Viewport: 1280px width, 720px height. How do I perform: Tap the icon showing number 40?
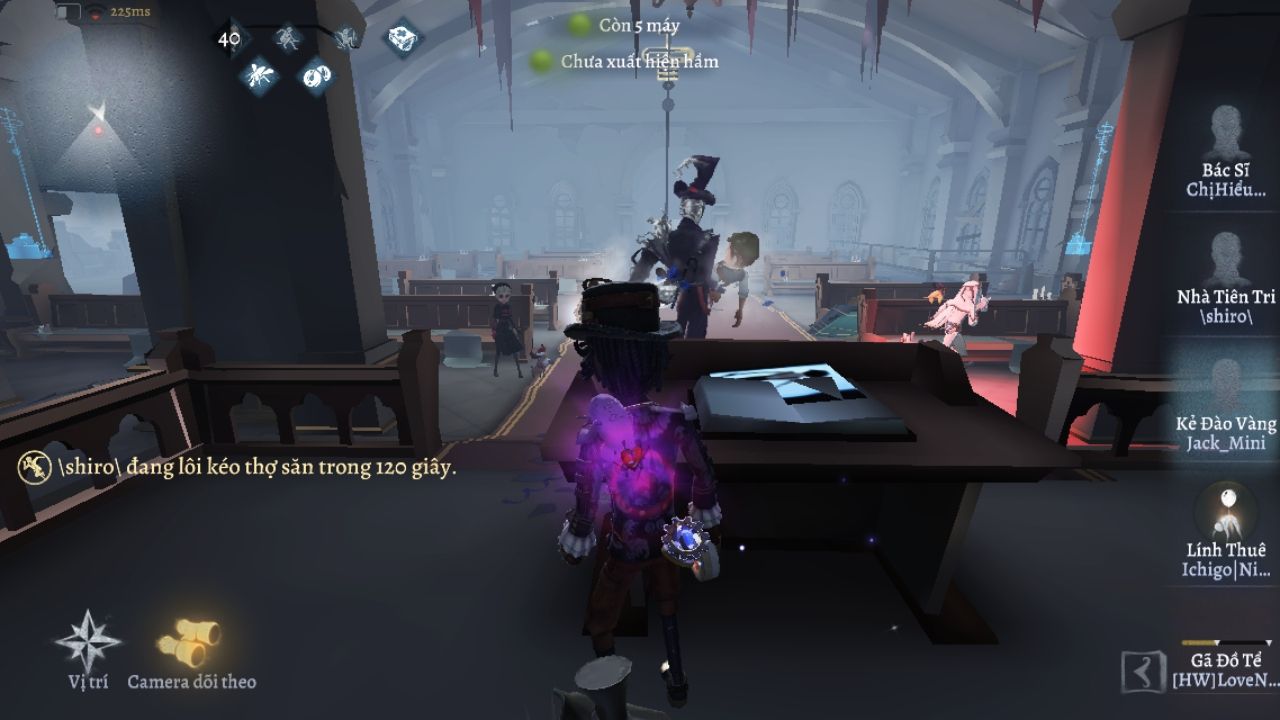point(229,39)
